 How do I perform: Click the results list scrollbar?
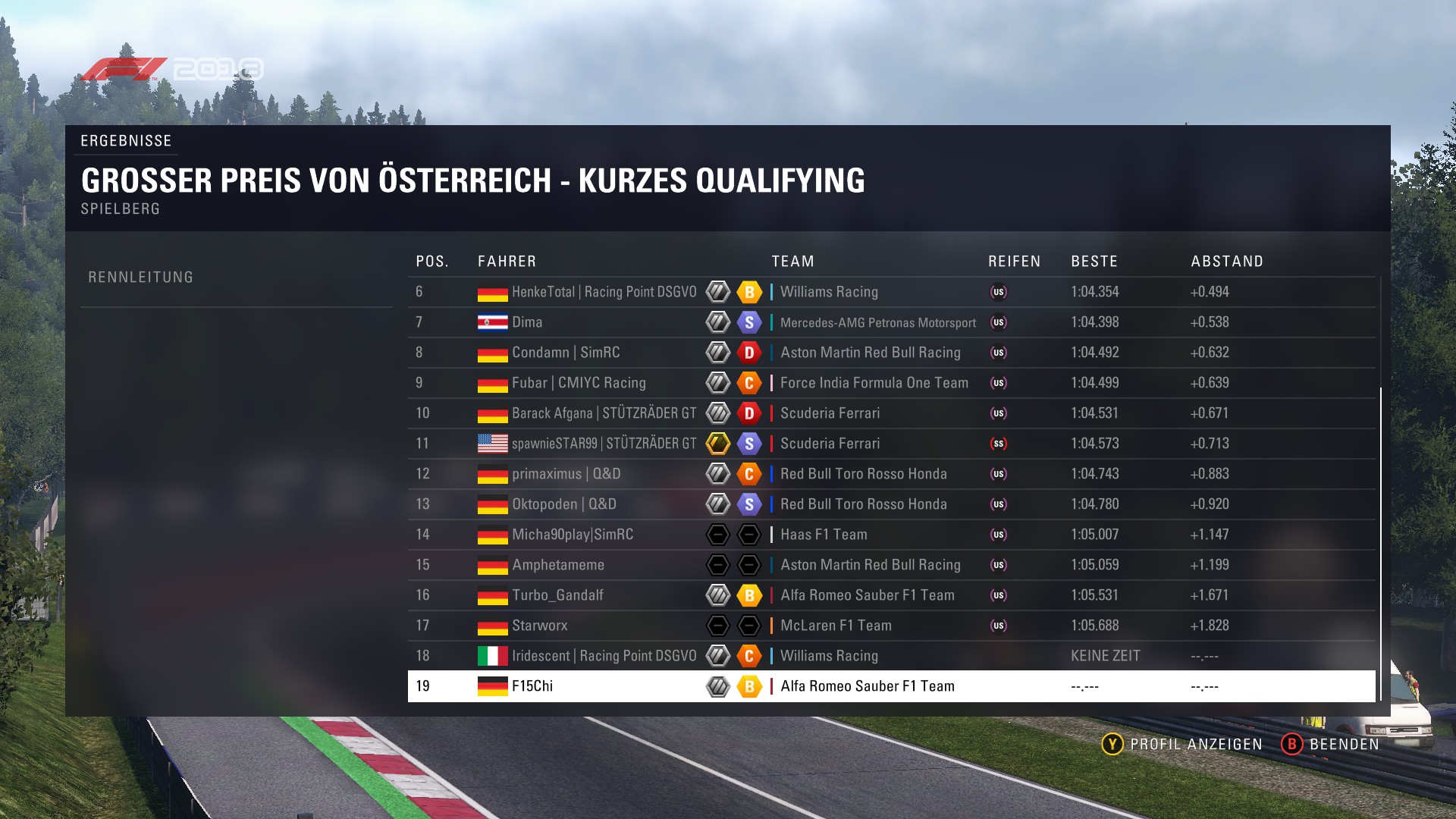click(1381, 543)
